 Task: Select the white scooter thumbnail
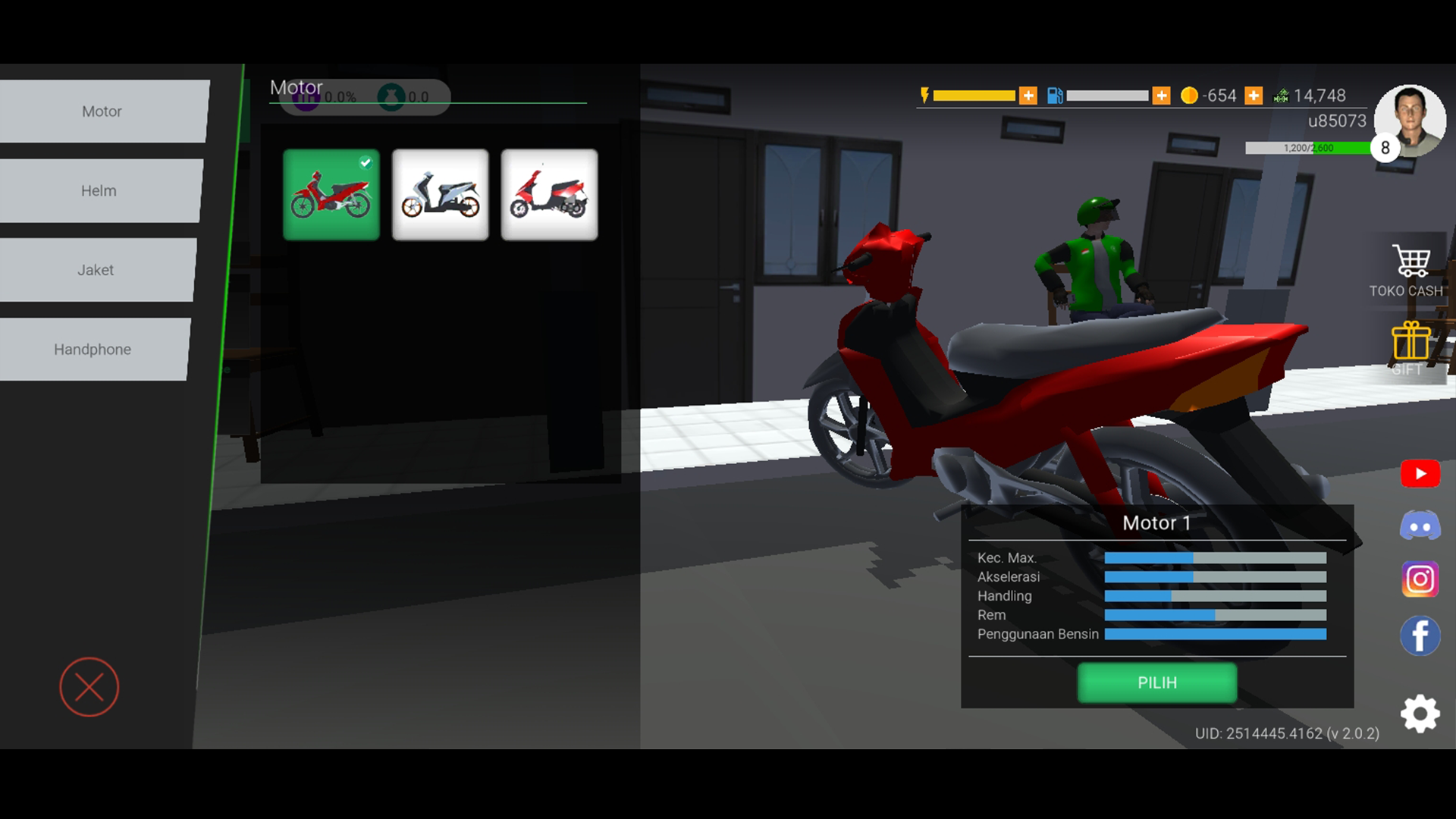[x=440, y=194]
